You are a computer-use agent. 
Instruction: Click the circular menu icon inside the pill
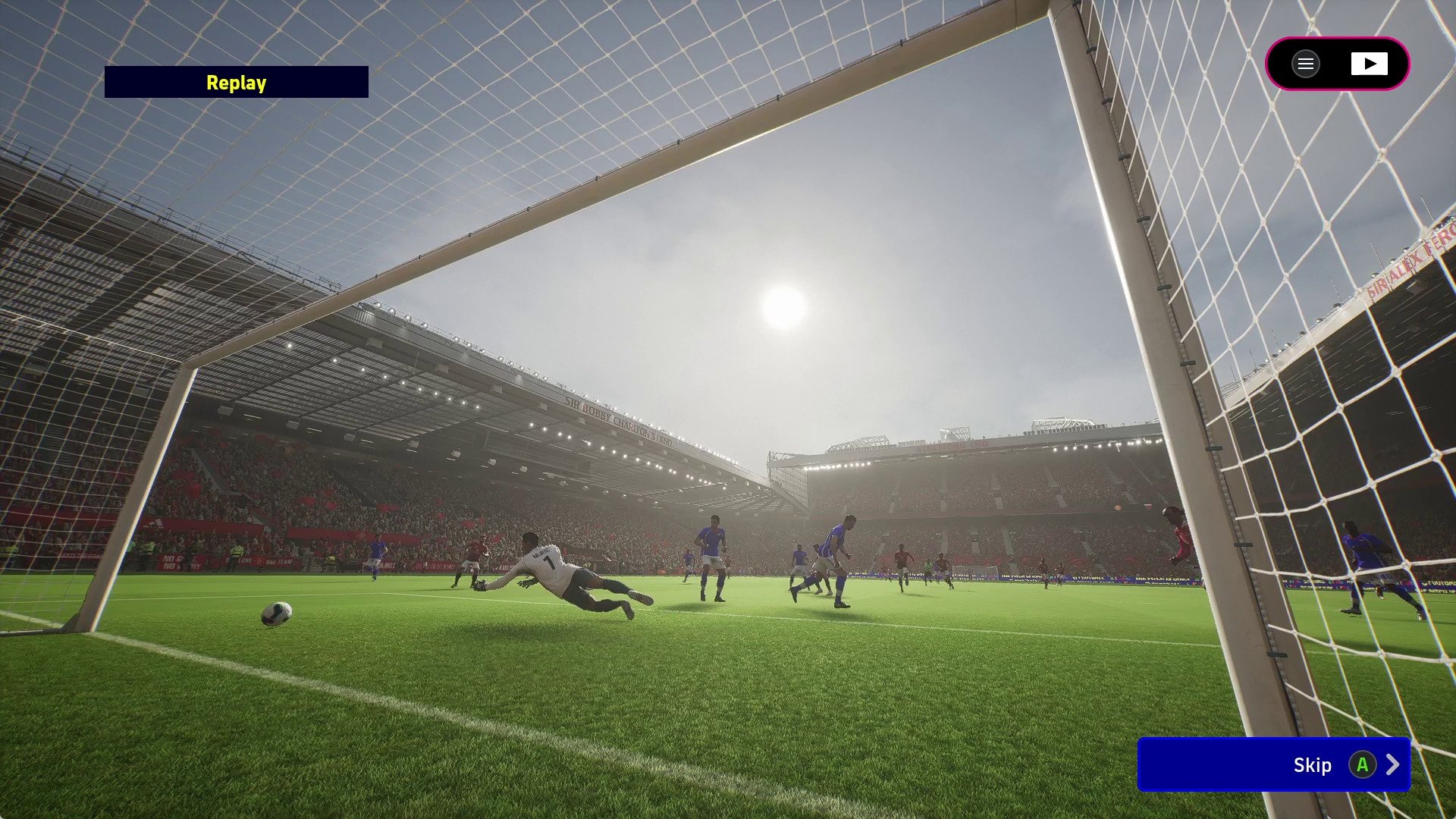1305,64
